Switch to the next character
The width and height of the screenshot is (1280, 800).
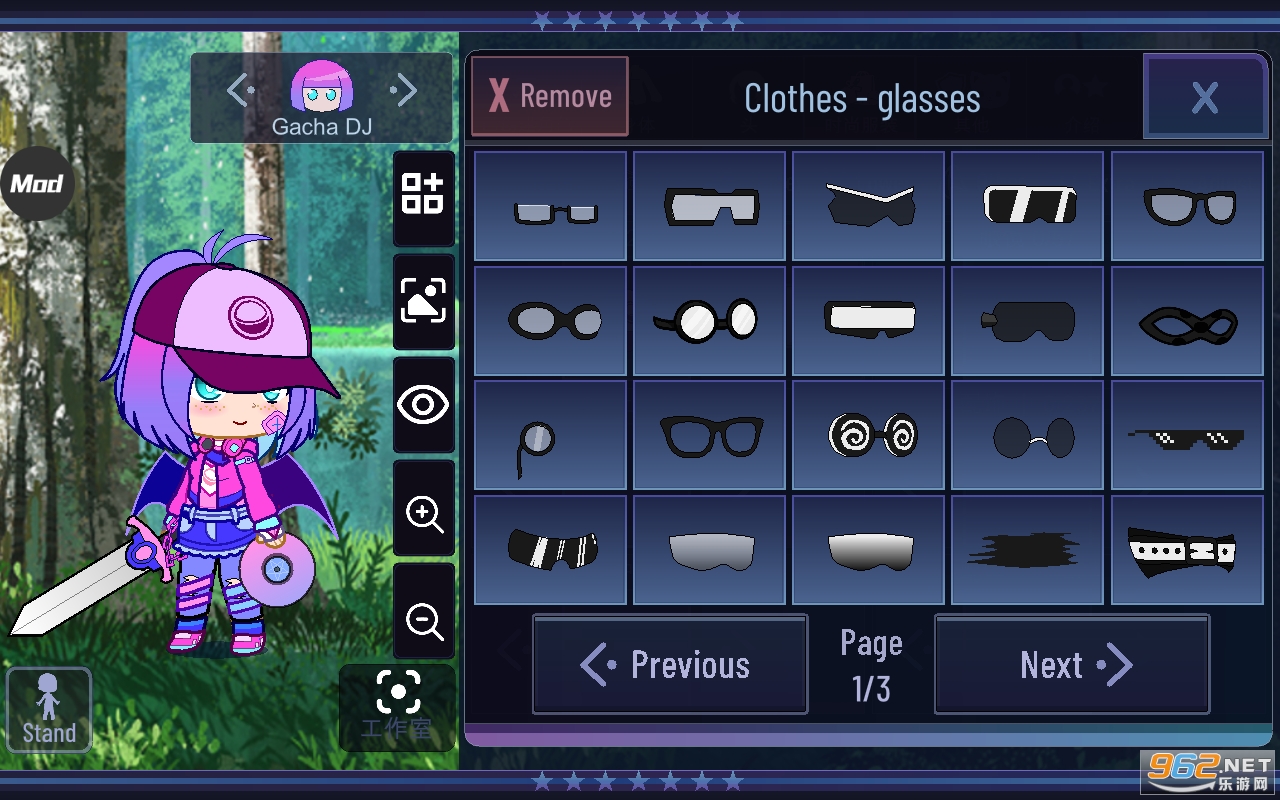coord(404,92)
